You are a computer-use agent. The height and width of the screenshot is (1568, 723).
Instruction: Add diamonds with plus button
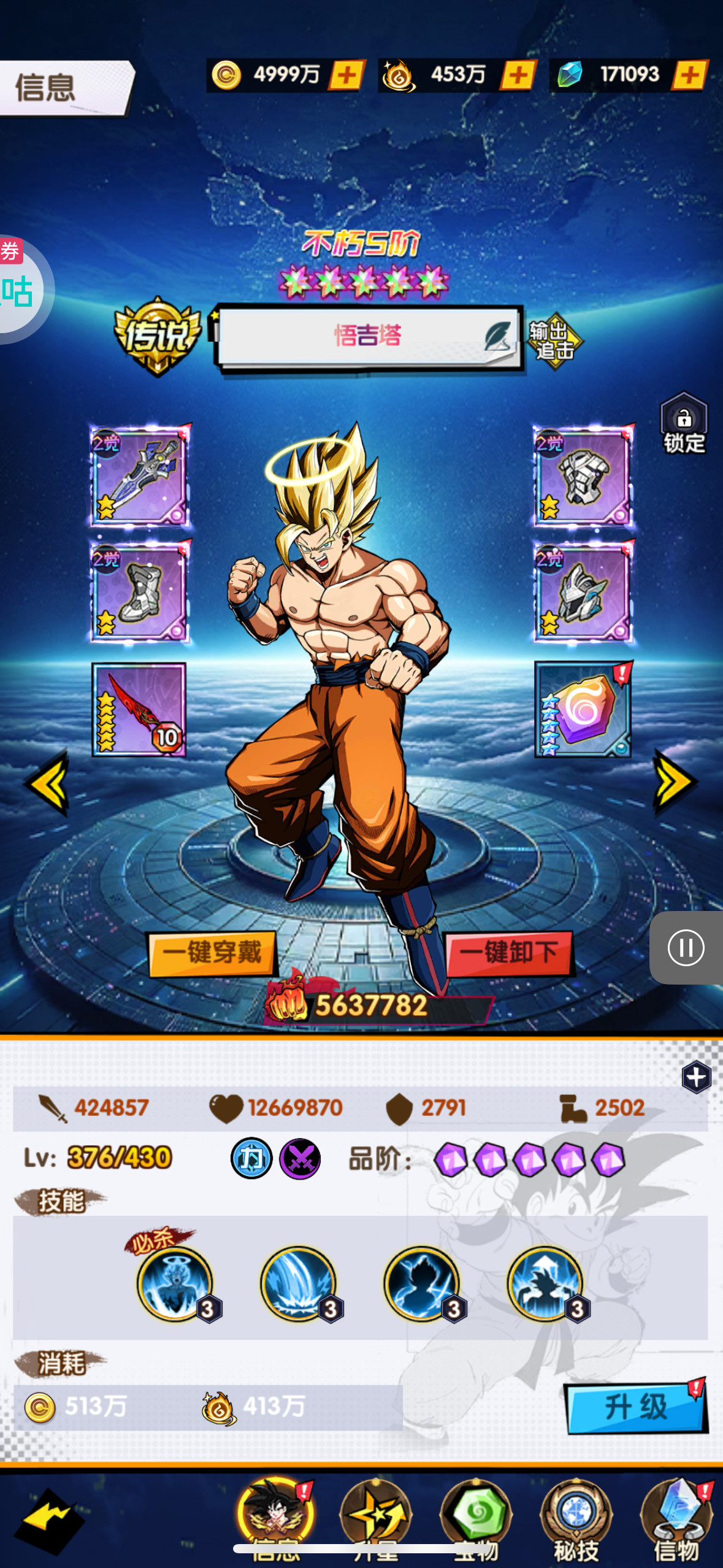tap(690, 75)
